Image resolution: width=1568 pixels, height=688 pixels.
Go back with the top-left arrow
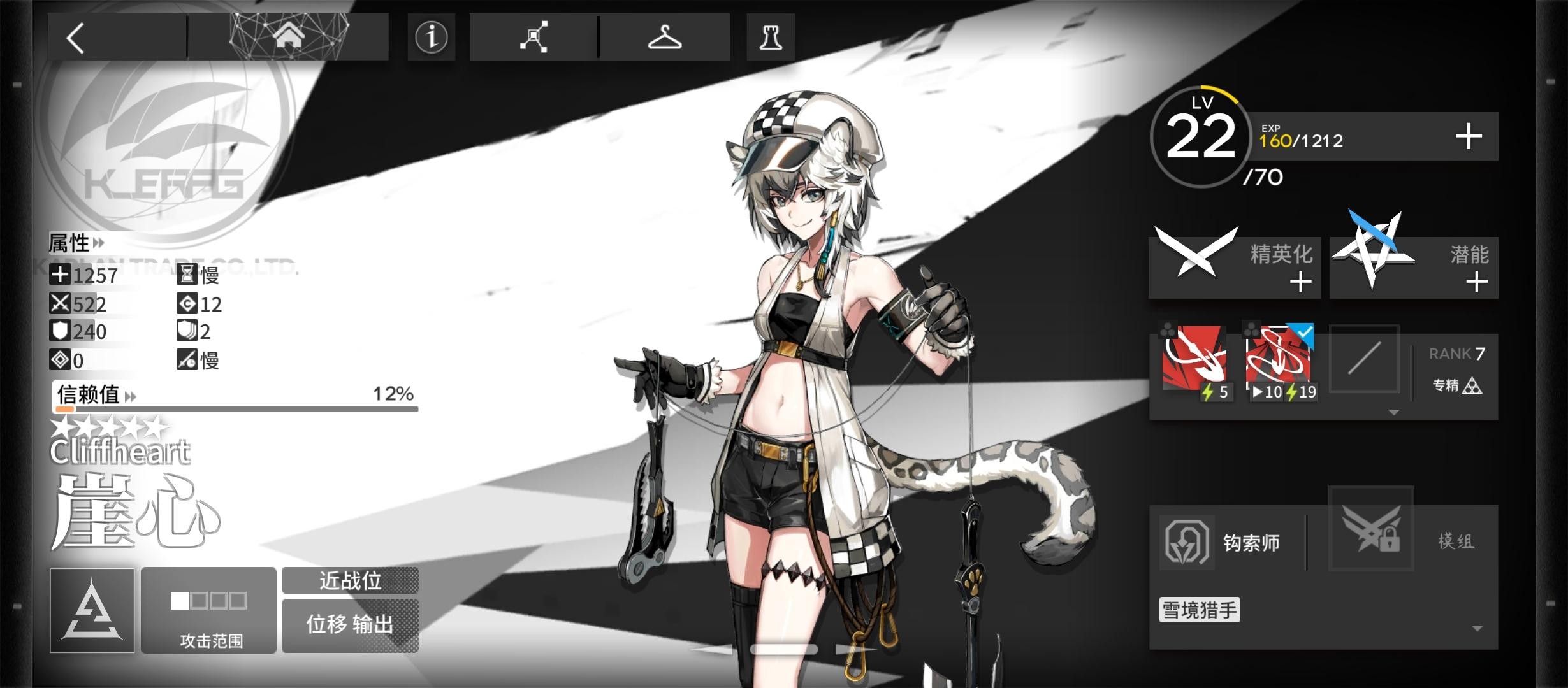(x=75, y=37)
